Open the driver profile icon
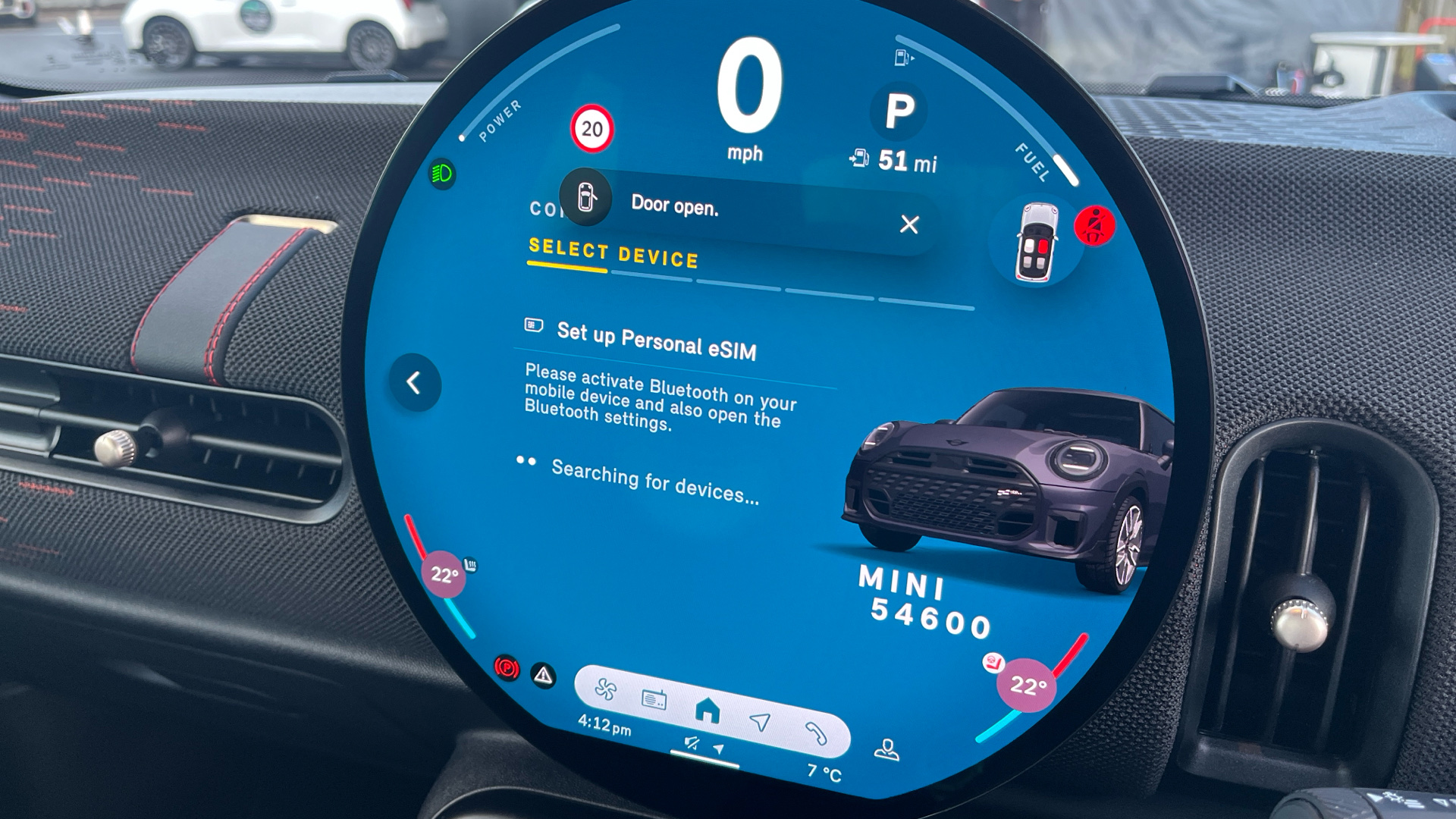The height and width of the screenshot is (819, 1456). coord(886,750)
